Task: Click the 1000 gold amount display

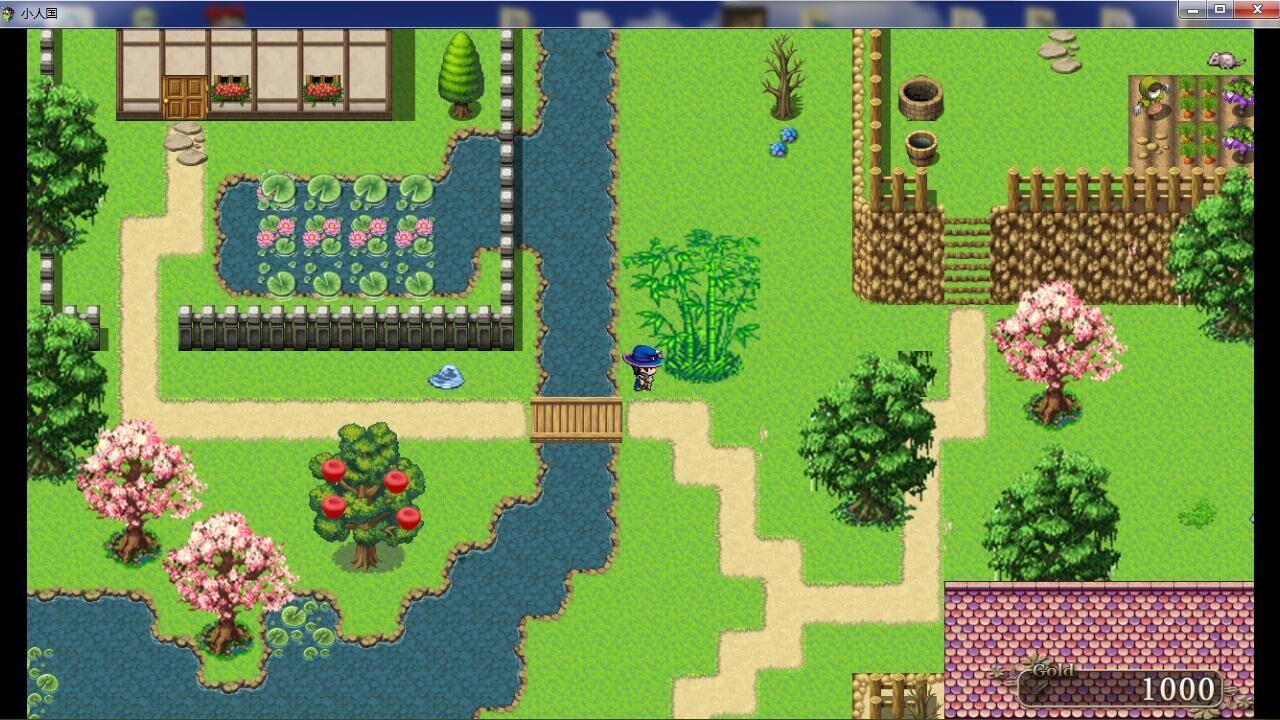Action: (1180, 690)
